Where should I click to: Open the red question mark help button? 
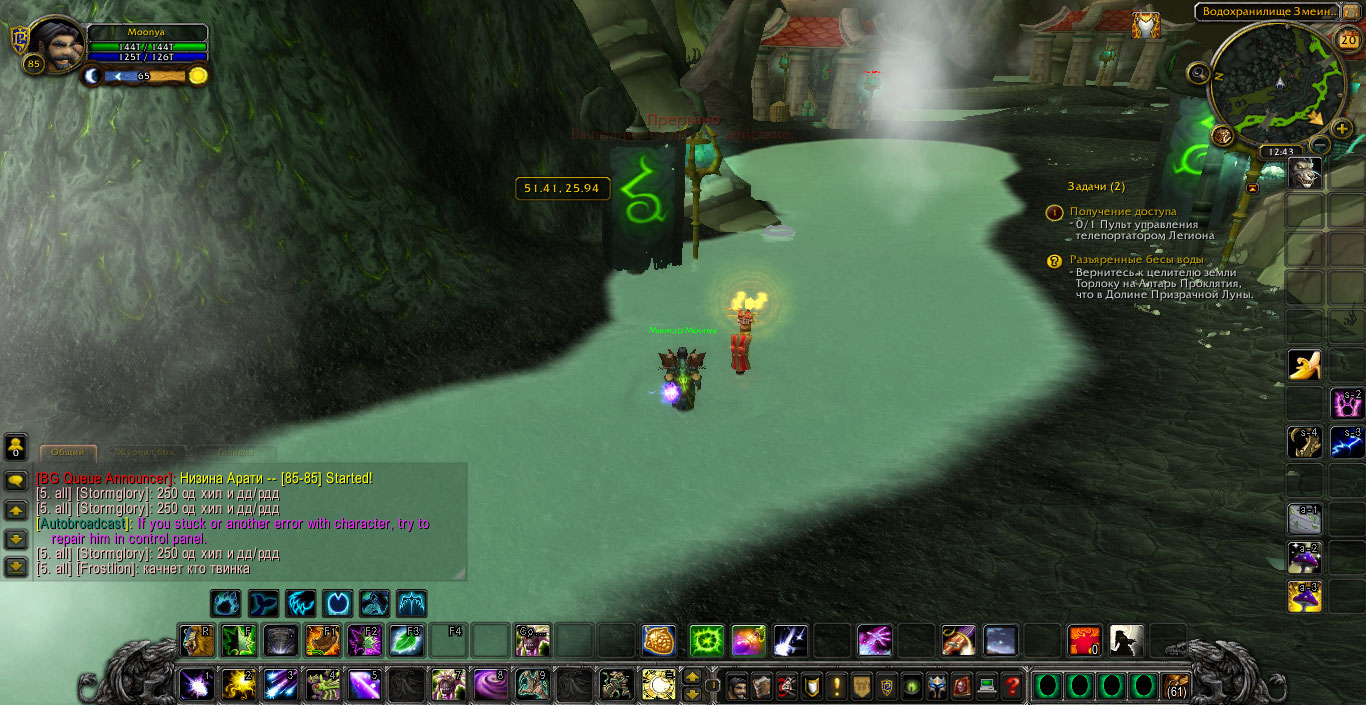pos(1012,687)
